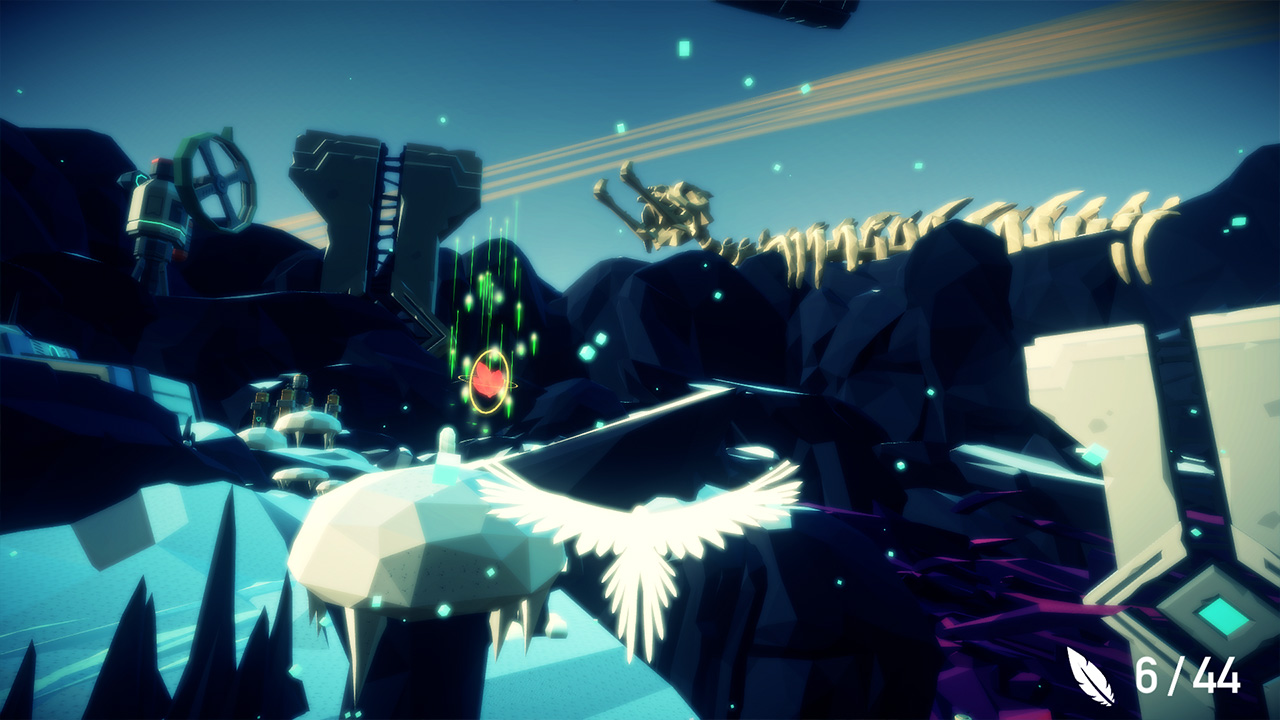The height and width of the screenshot is (720, 1280).
Task: Toggle the green particle stream above the heart
Action: [x=488, y=290]
